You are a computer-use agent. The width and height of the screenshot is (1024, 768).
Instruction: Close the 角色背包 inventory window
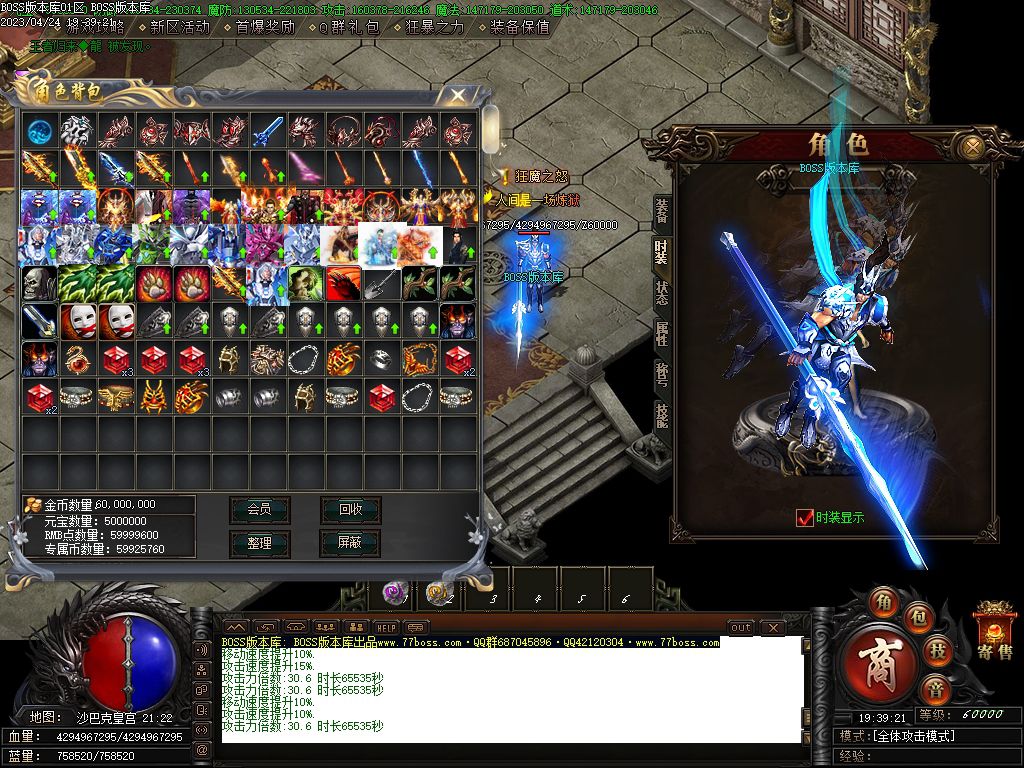[x=457, y=95]
